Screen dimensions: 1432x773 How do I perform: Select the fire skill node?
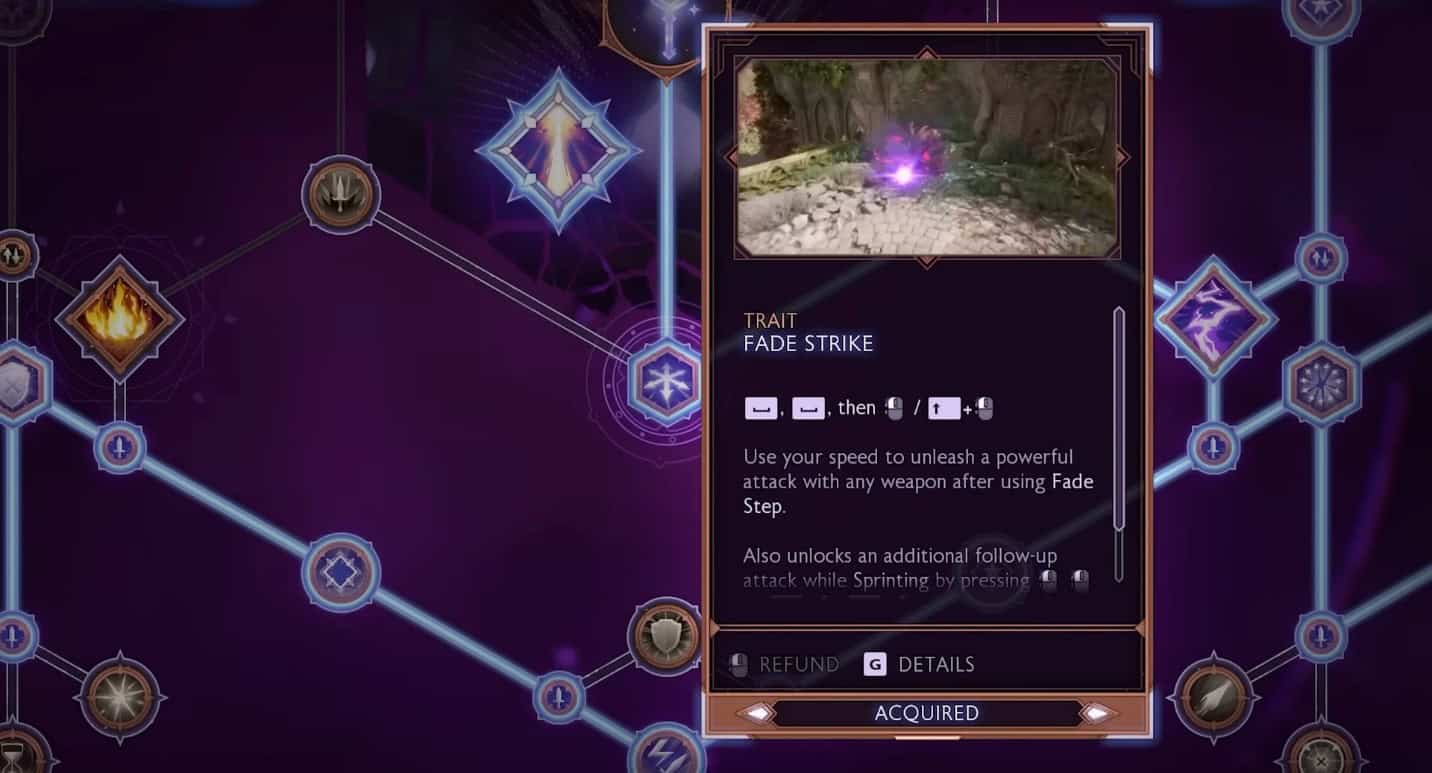(x=120, y=322)
